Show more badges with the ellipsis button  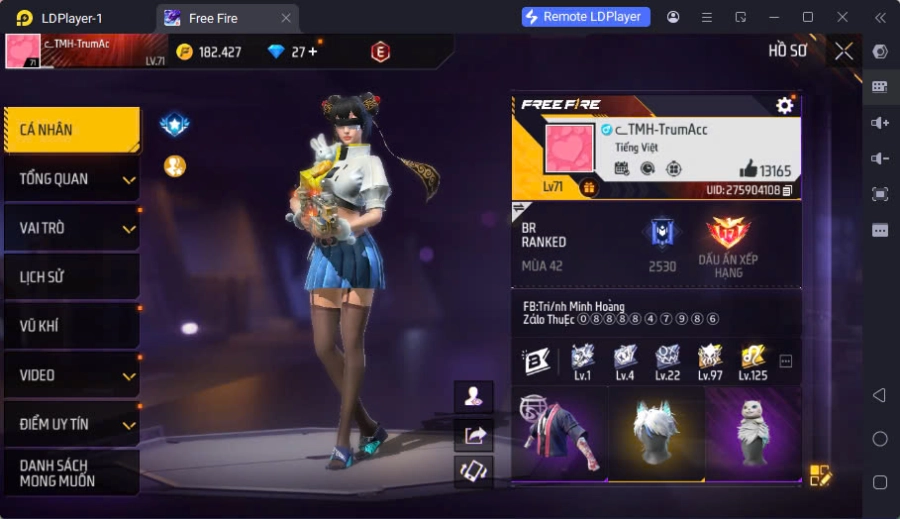click(x=786, y=361)
